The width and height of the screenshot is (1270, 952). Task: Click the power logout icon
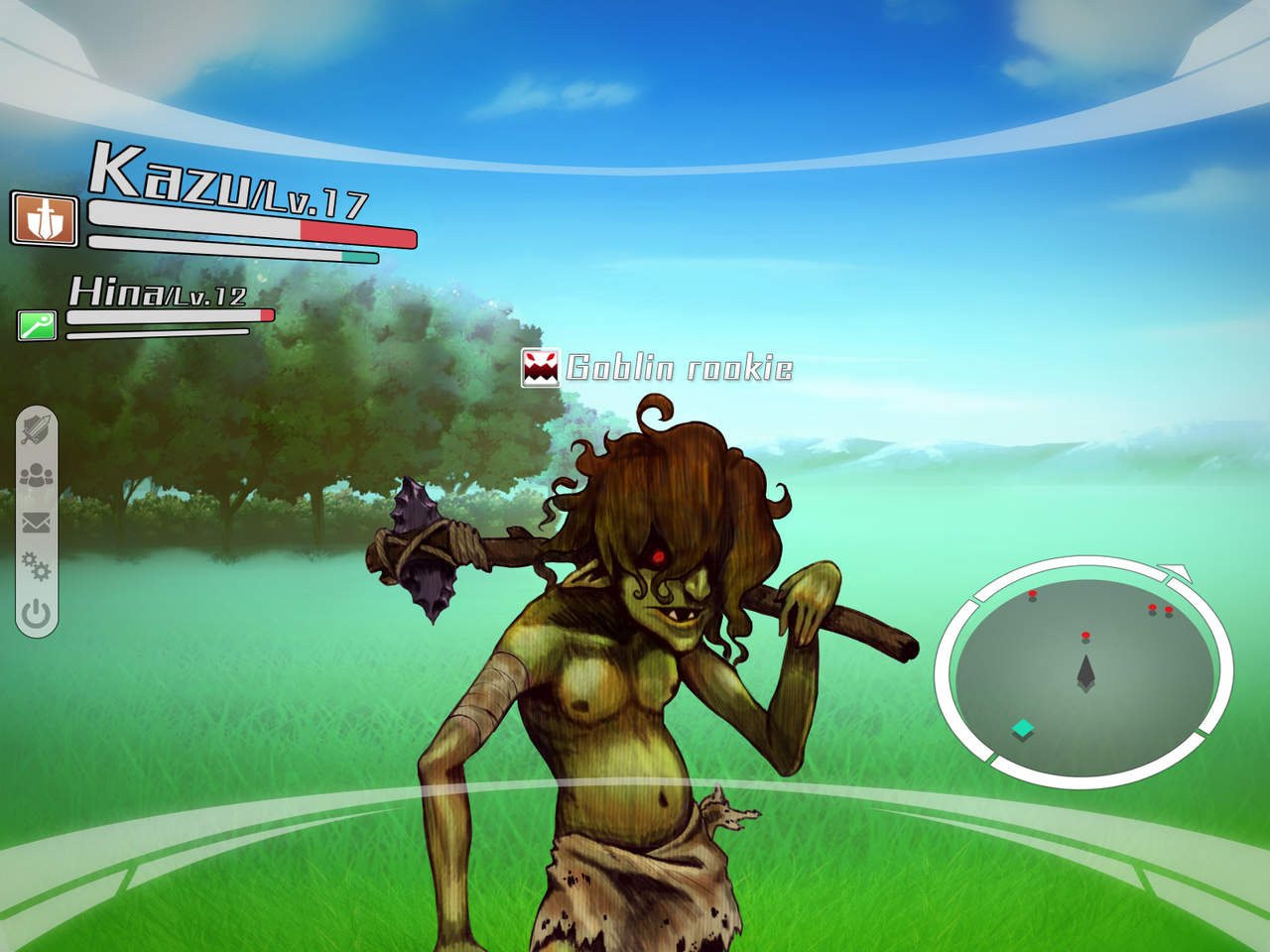point(37,615)
